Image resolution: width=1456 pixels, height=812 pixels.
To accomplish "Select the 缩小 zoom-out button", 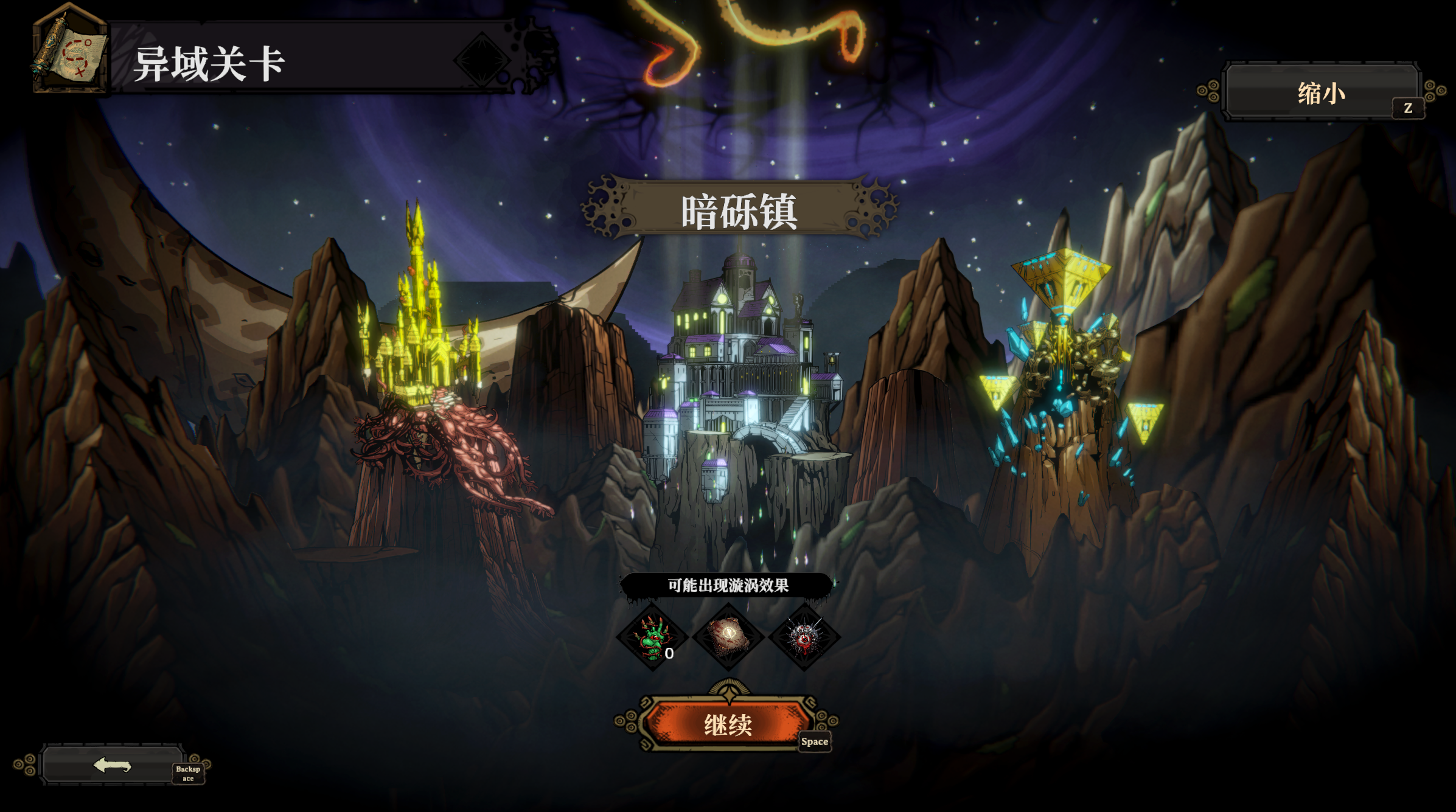I will 1321,93.
